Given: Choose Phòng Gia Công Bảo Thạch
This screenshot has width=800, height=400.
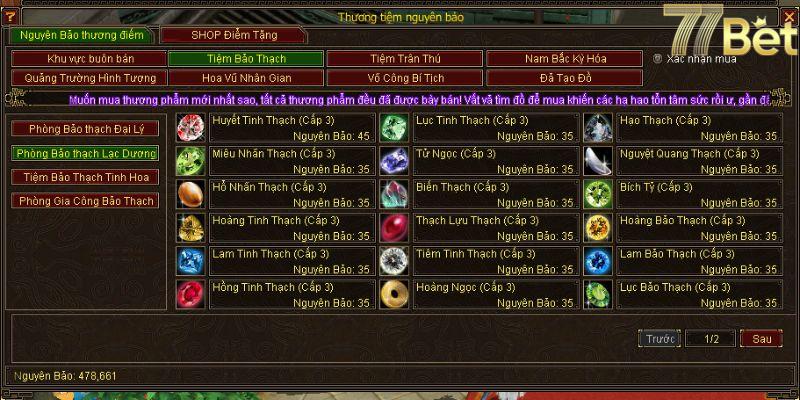Looking at the screenshot, I should coord(84,201).
